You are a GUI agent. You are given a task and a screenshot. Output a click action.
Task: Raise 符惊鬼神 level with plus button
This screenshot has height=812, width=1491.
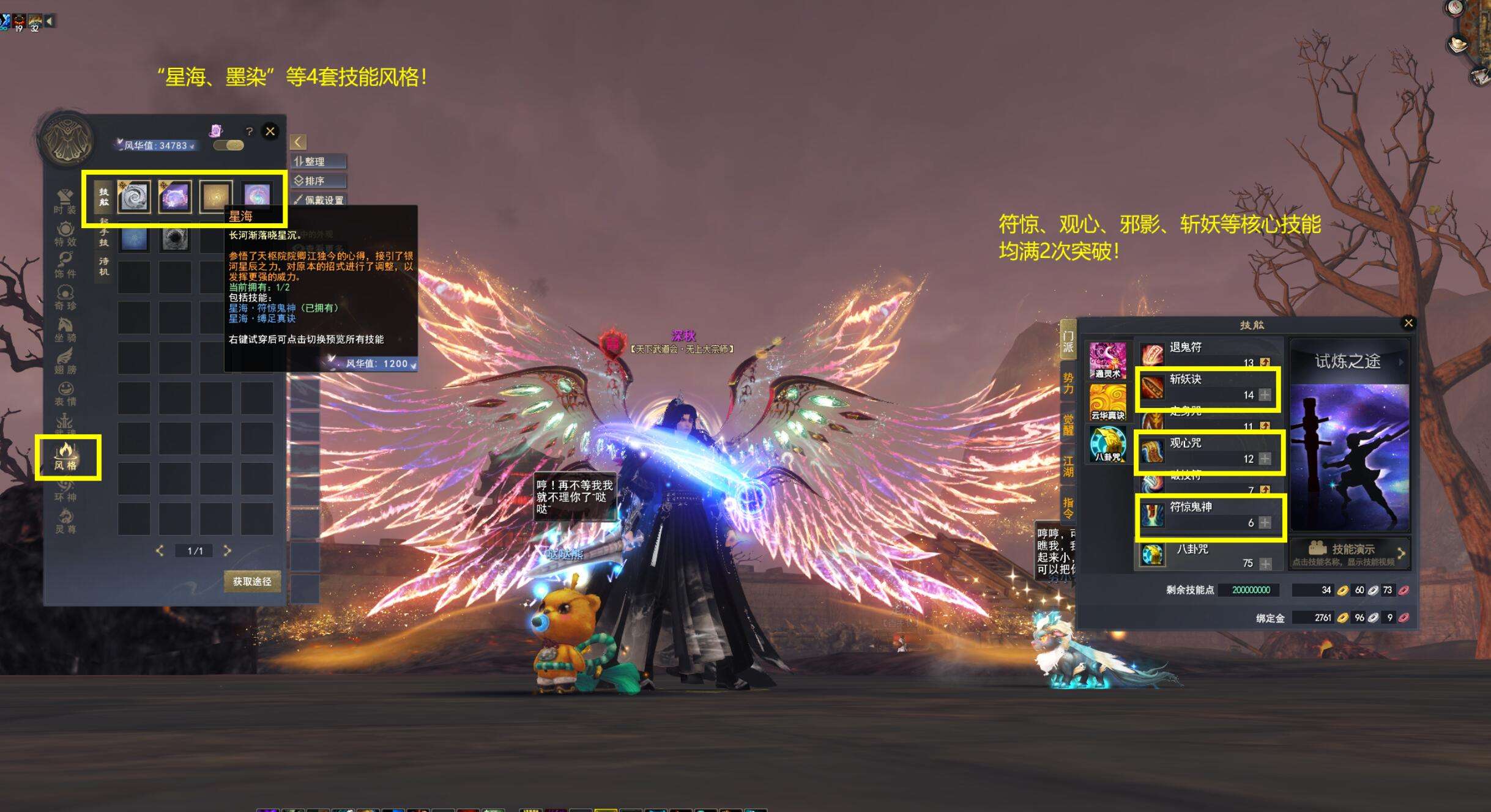tap(1265, 523)
